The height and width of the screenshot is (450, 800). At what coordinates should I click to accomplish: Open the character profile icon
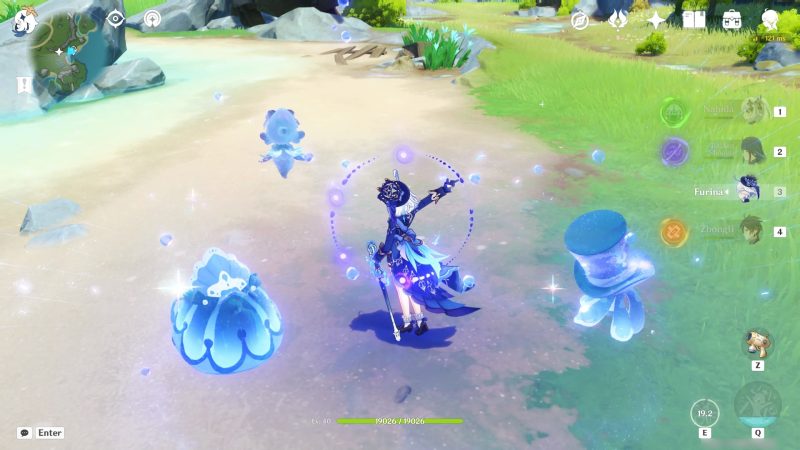(x=770, y=20)
